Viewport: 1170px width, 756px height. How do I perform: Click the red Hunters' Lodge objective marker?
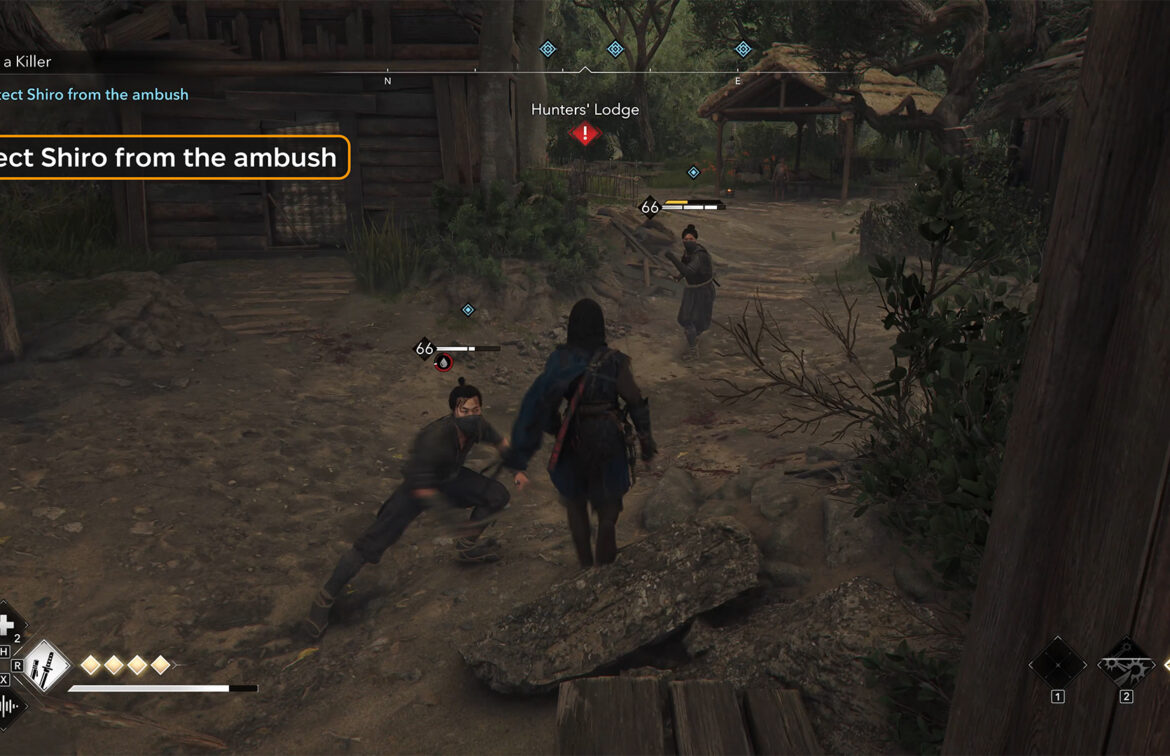point(585,133)
